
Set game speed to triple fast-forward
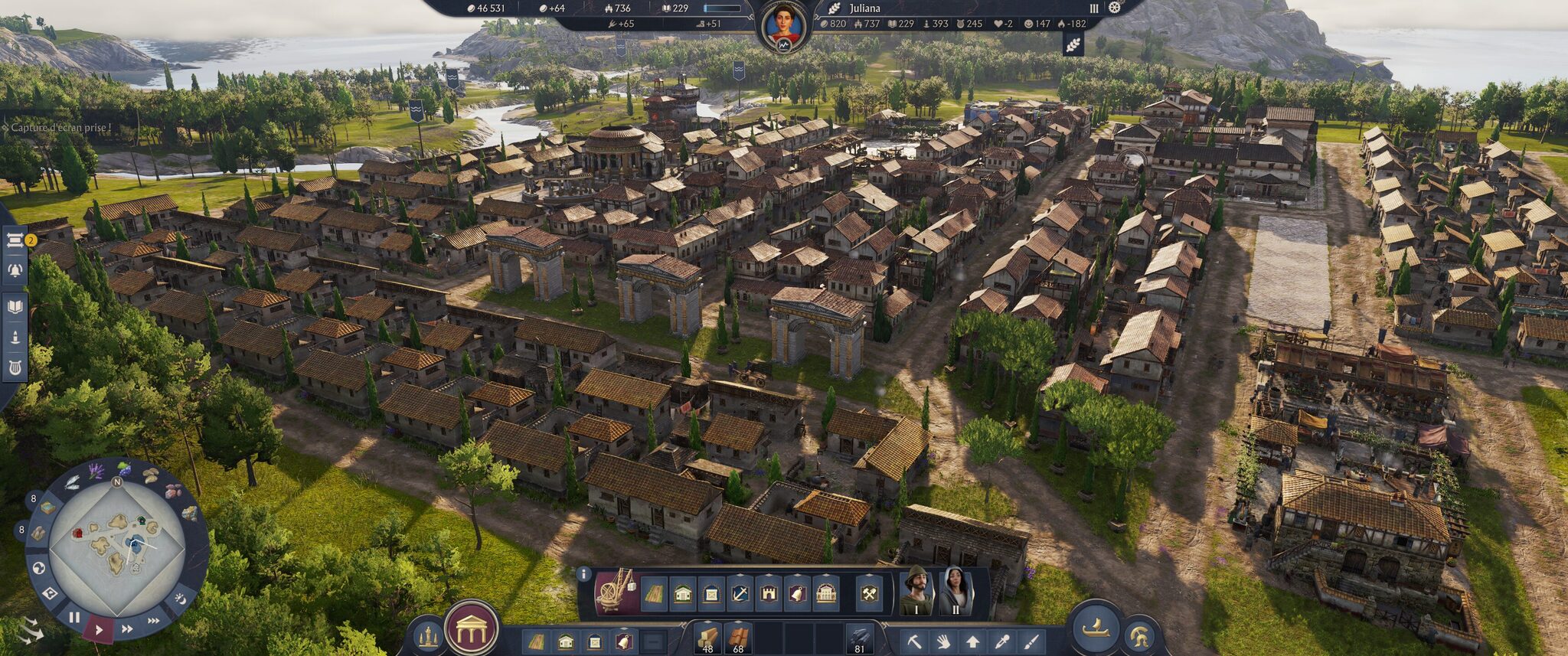154,620
